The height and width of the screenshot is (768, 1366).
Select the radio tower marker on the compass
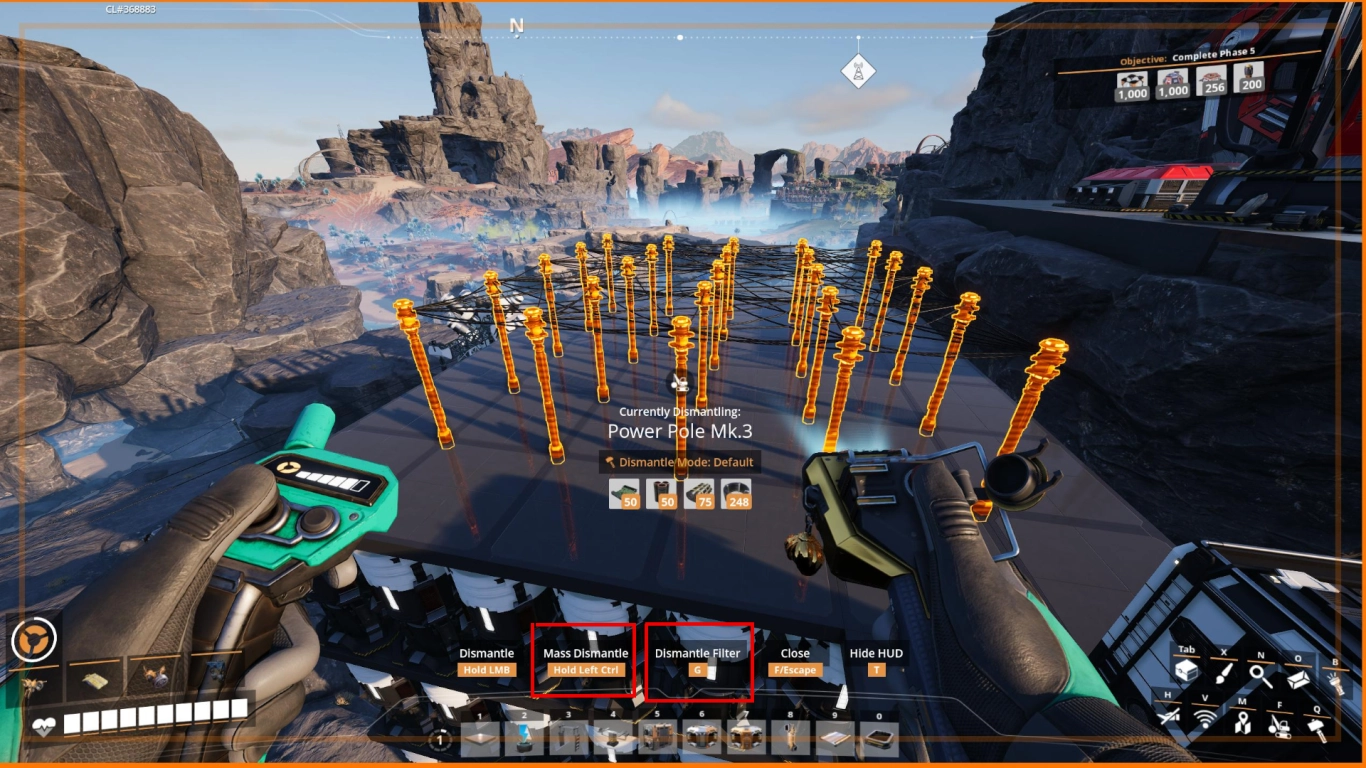858,71
